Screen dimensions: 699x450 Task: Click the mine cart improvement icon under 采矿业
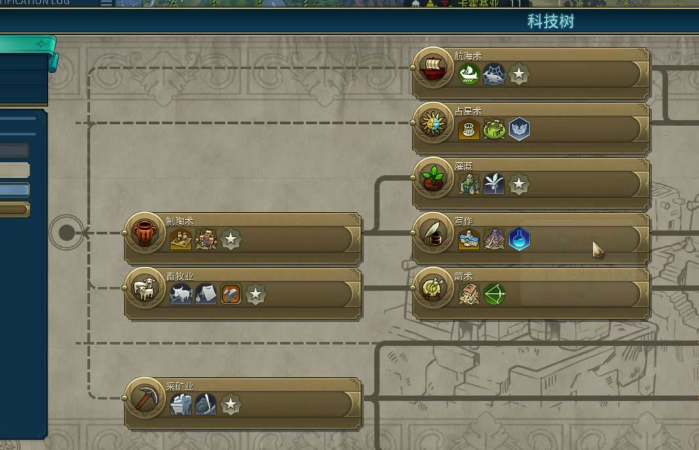[x=181, y=404]
